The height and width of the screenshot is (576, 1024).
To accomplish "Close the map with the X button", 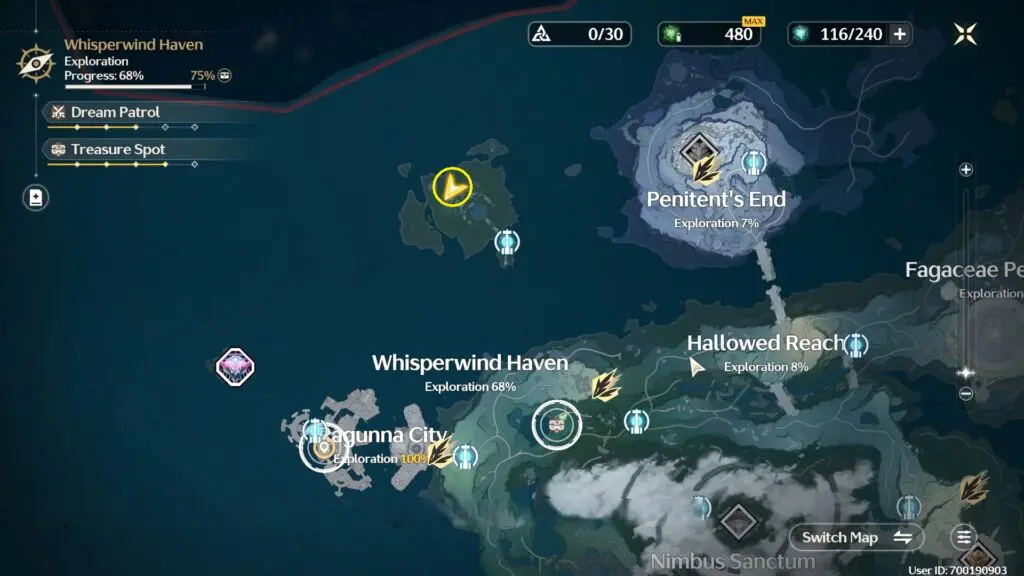I will pyautogui.click(x=965, y=34).
